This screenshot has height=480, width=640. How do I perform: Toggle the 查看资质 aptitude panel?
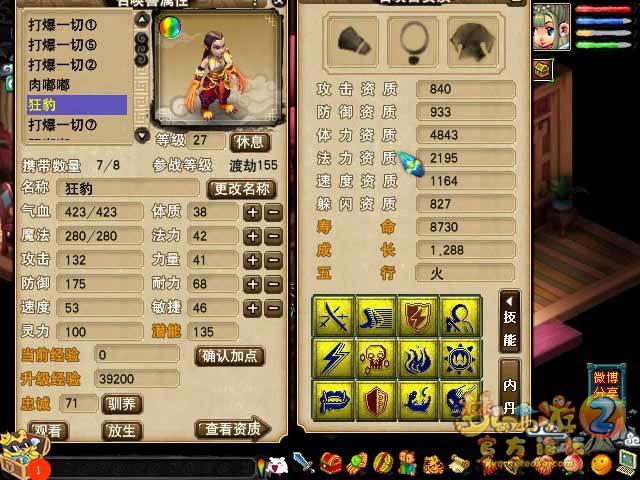(x=233, y=429)
